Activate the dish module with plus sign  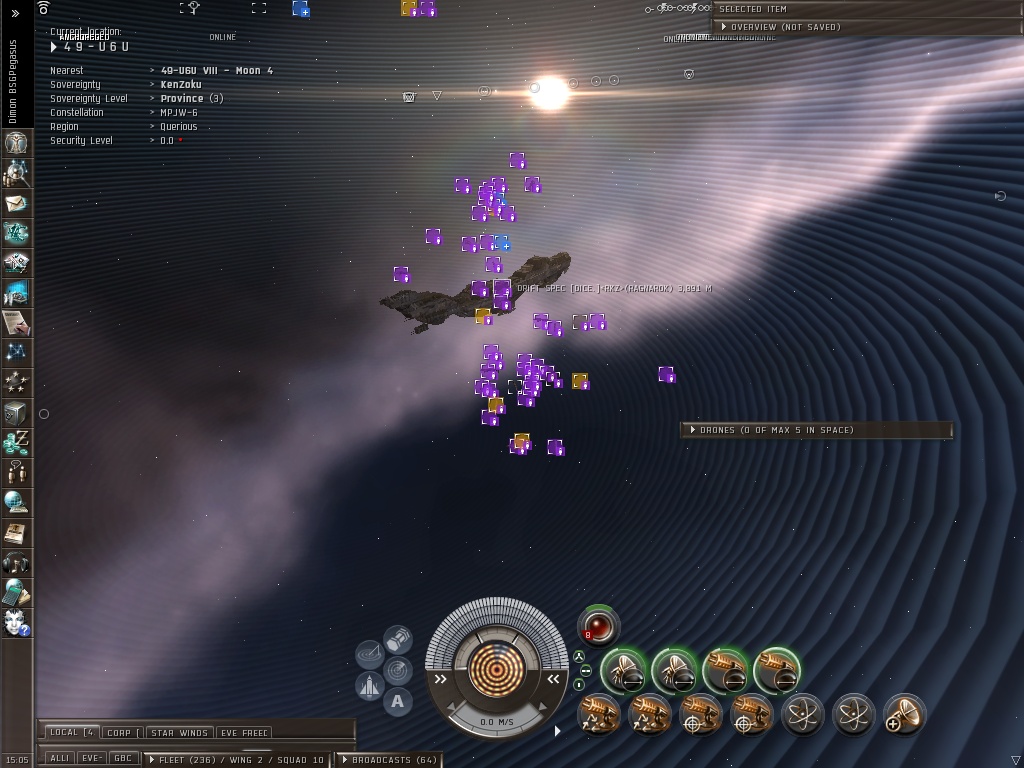click(905, 715)
